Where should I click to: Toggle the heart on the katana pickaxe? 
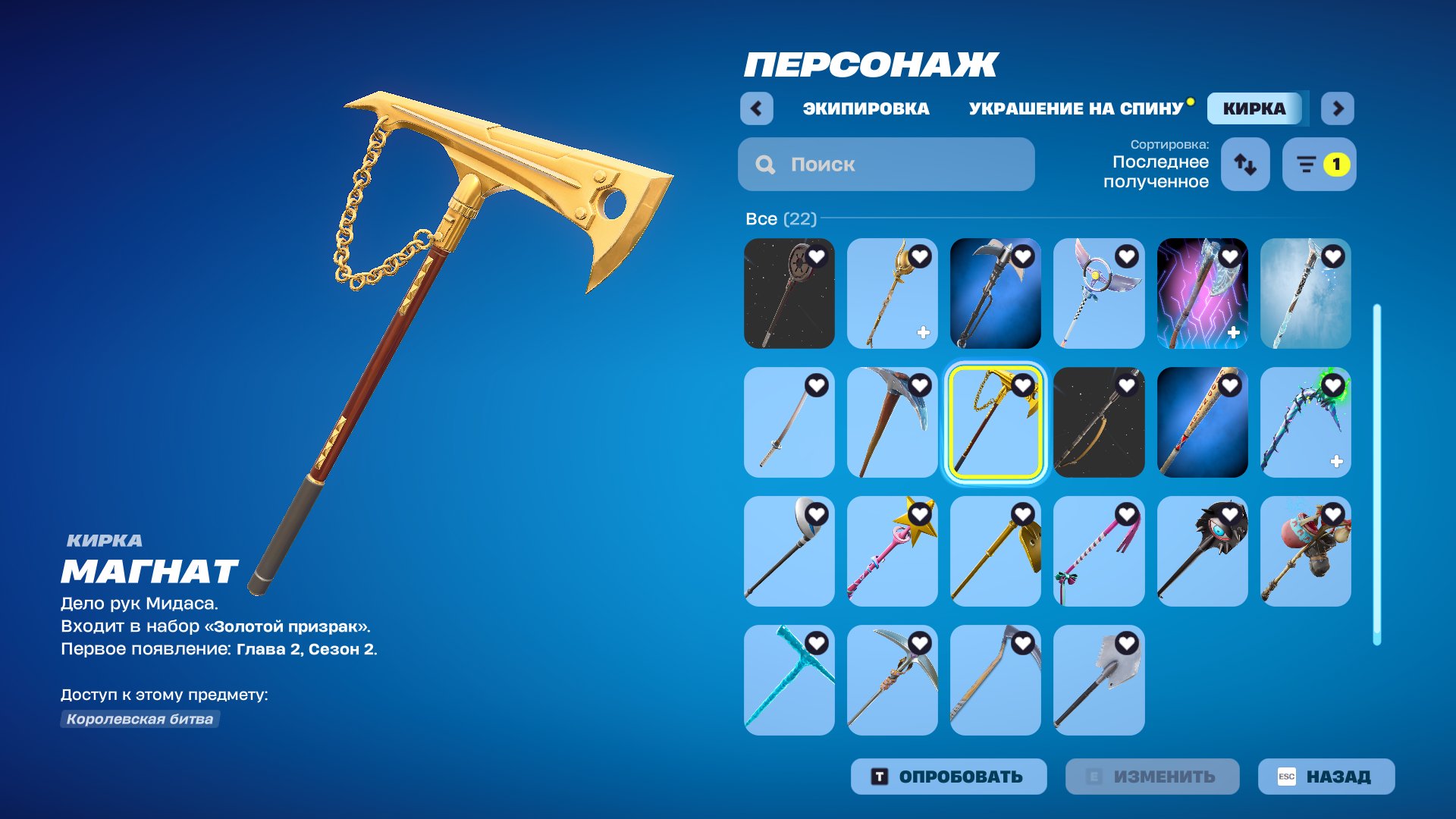tap(817, 385)
